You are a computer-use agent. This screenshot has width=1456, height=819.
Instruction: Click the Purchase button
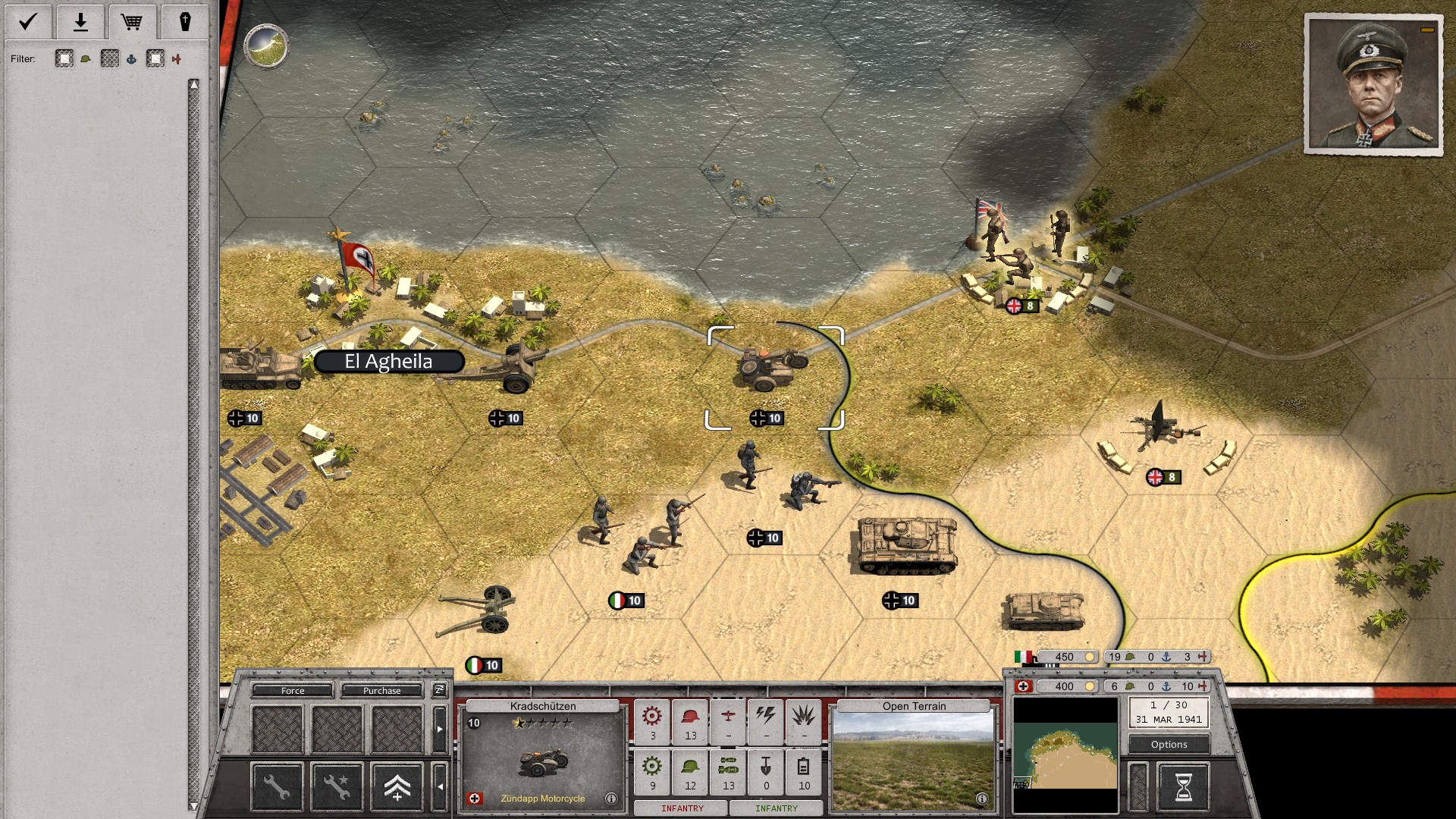[381, 691]
